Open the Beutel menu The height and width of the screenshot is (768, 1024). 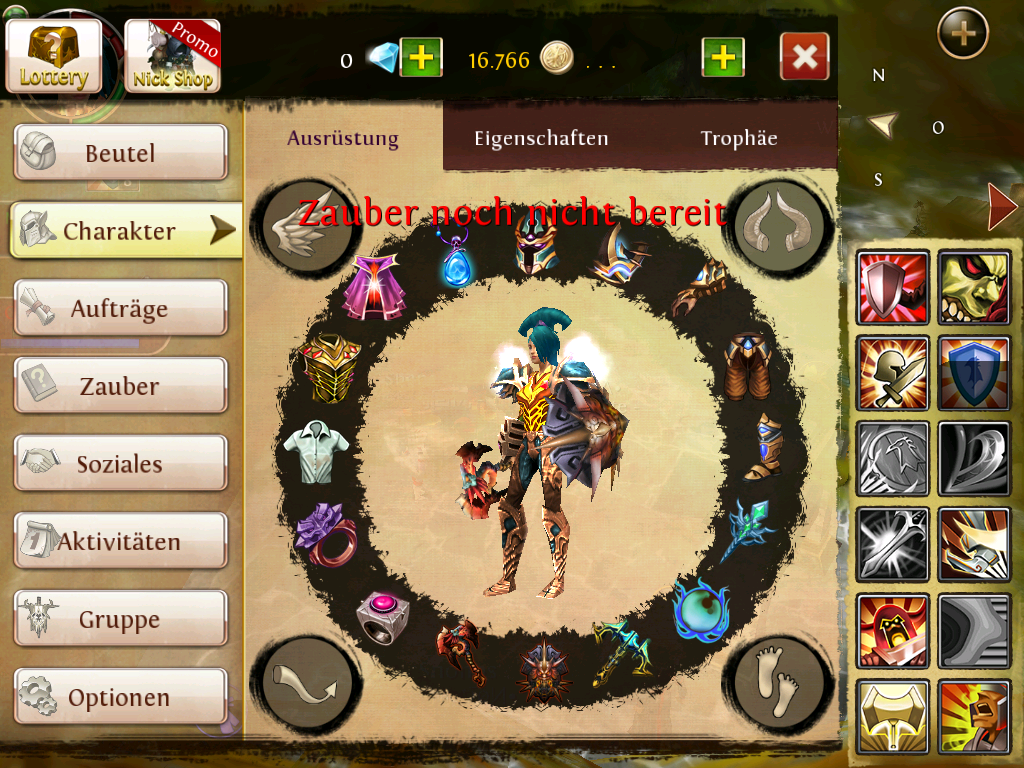coord(120,153)
